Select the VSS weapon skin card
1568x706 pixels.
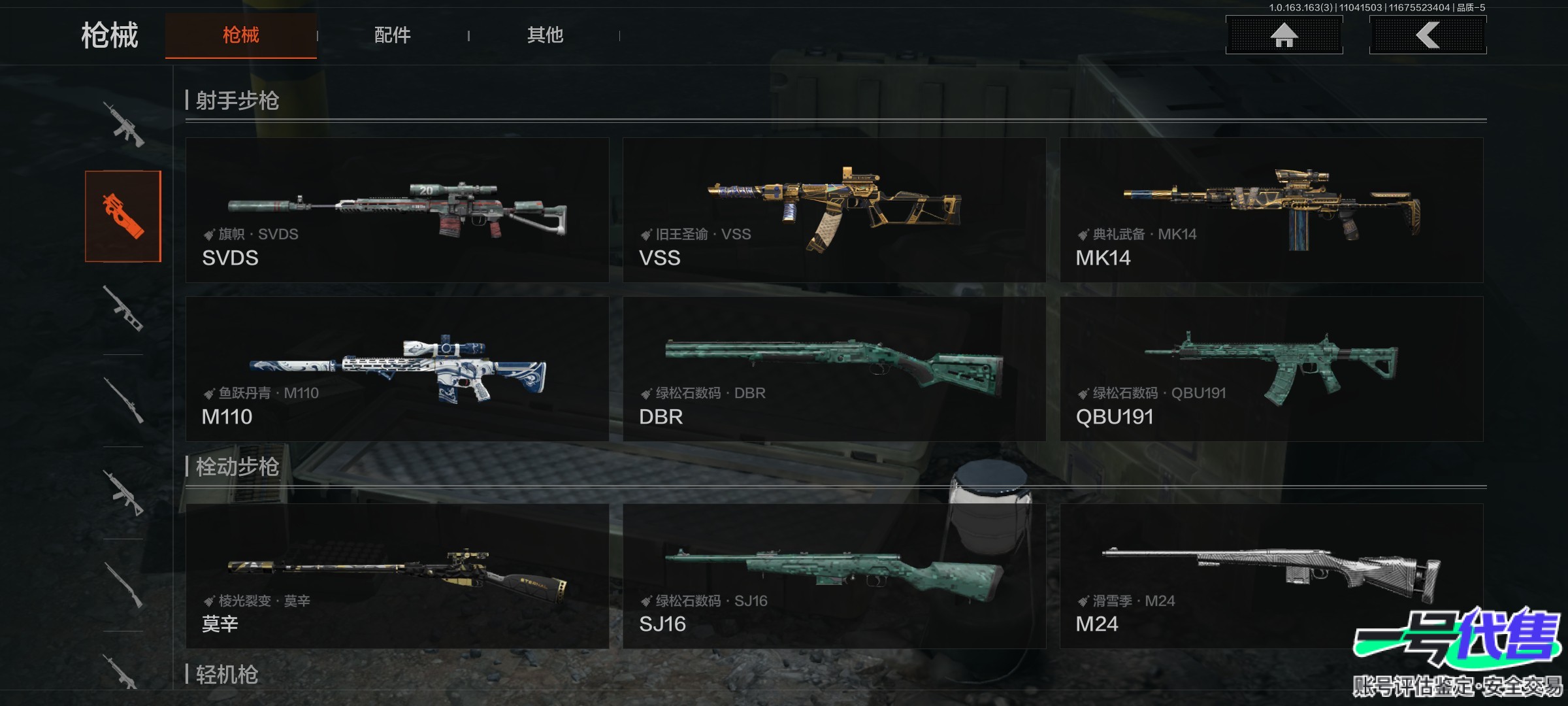point(834,210)
